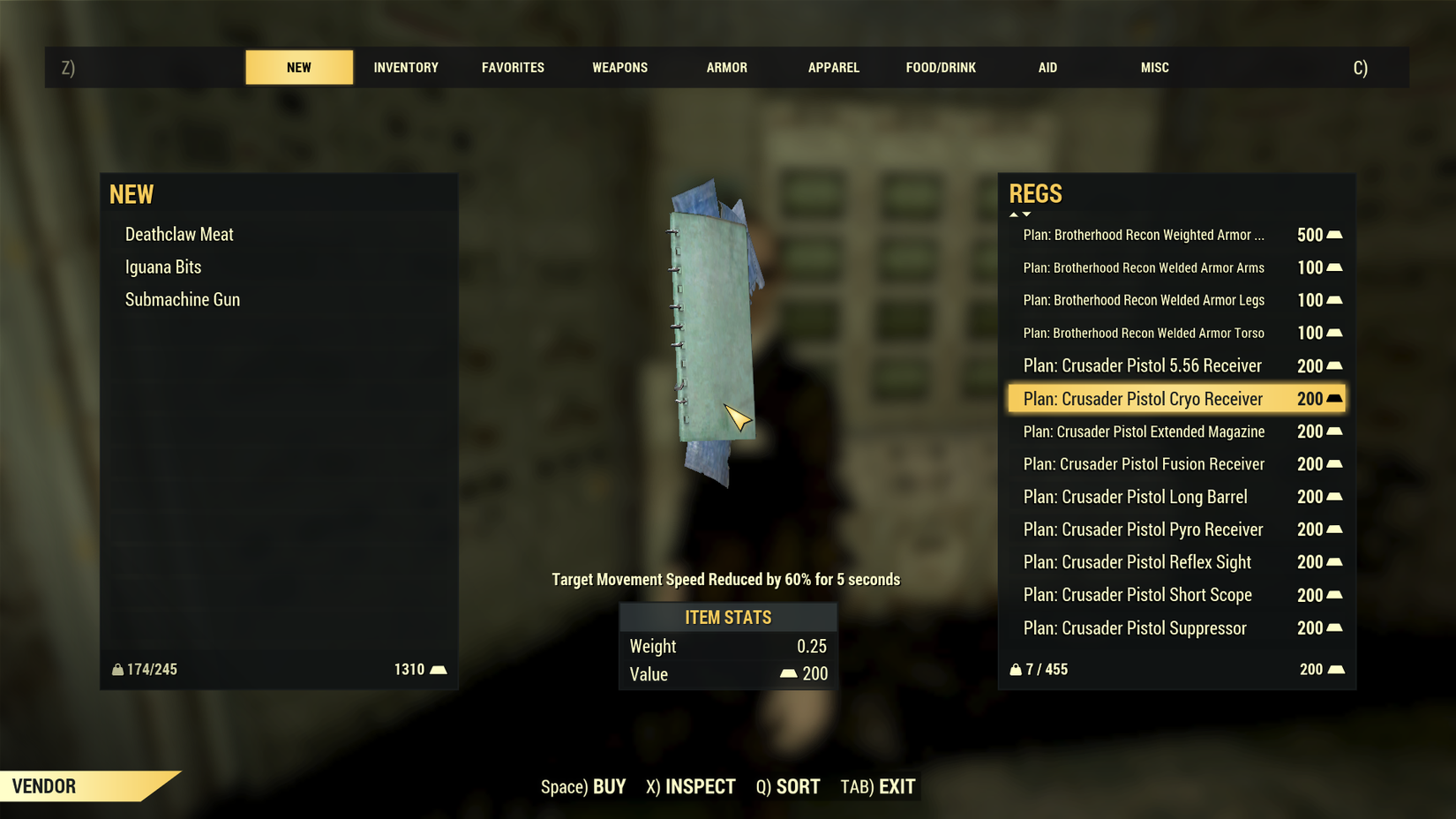Switch to the WEAPONS tab
This screenshot has width=1456, height=819.
coord(620,67)
